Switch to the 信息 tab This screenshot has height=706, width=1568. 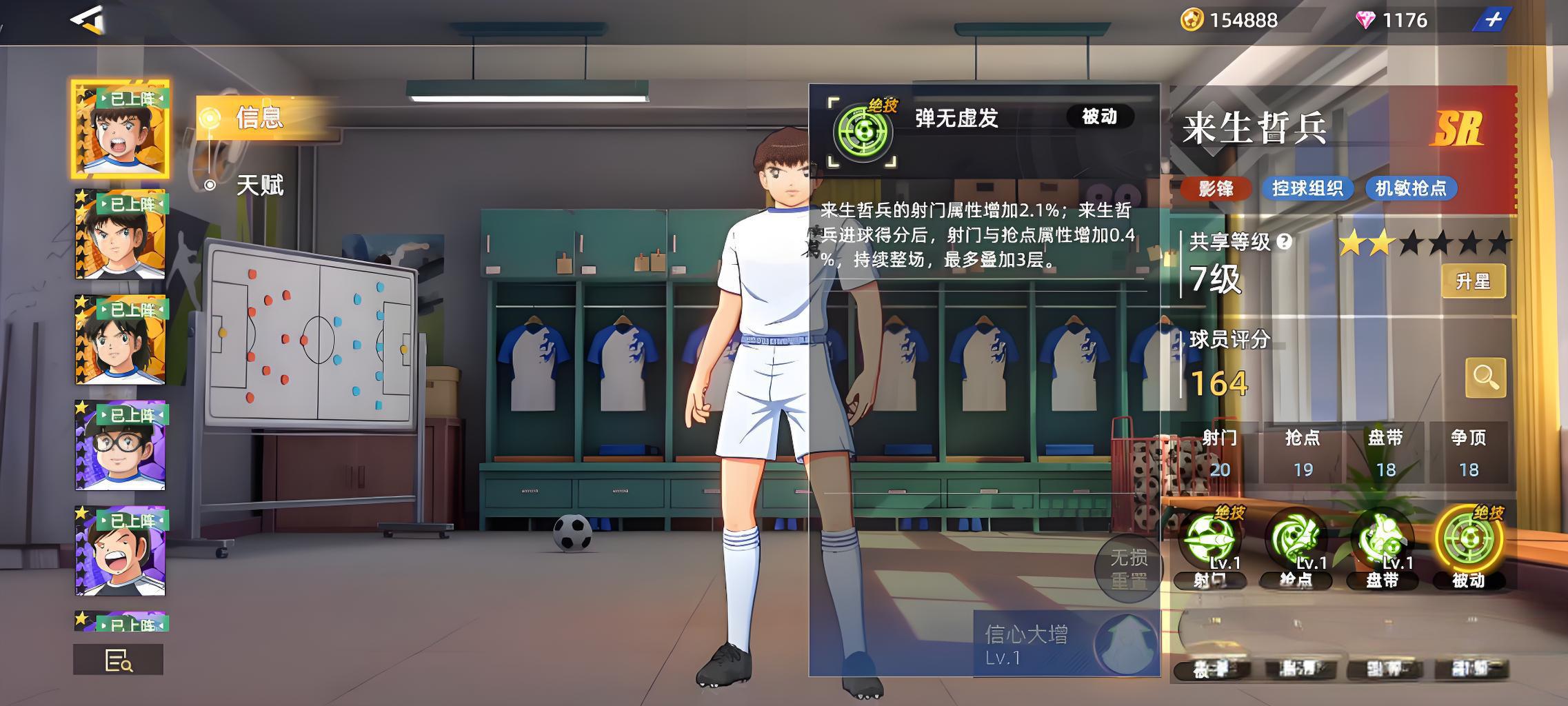click(259, 118)
